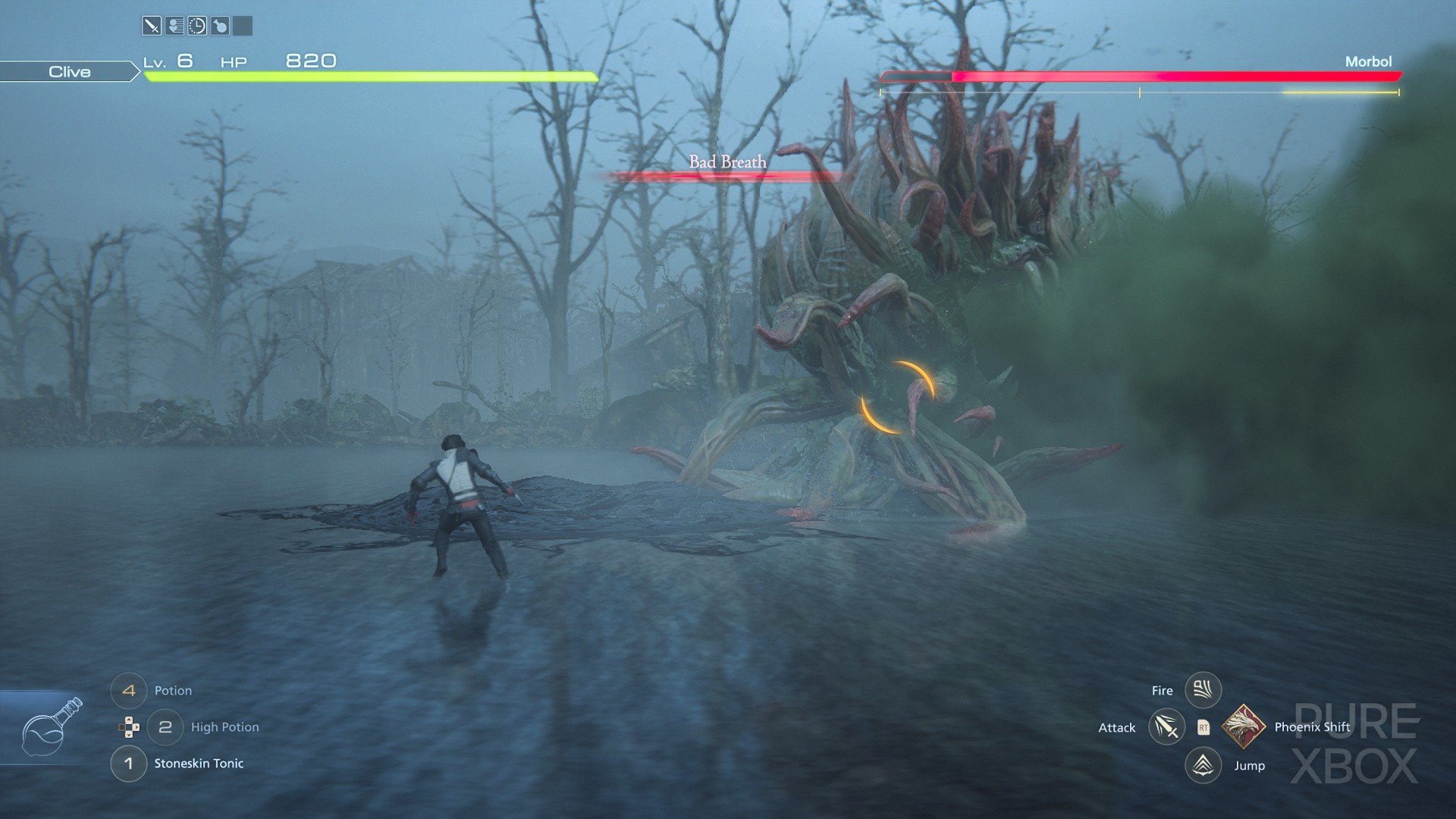Click the figure-with-lines status icon
Screen dimensions: 1456x819
174,27
